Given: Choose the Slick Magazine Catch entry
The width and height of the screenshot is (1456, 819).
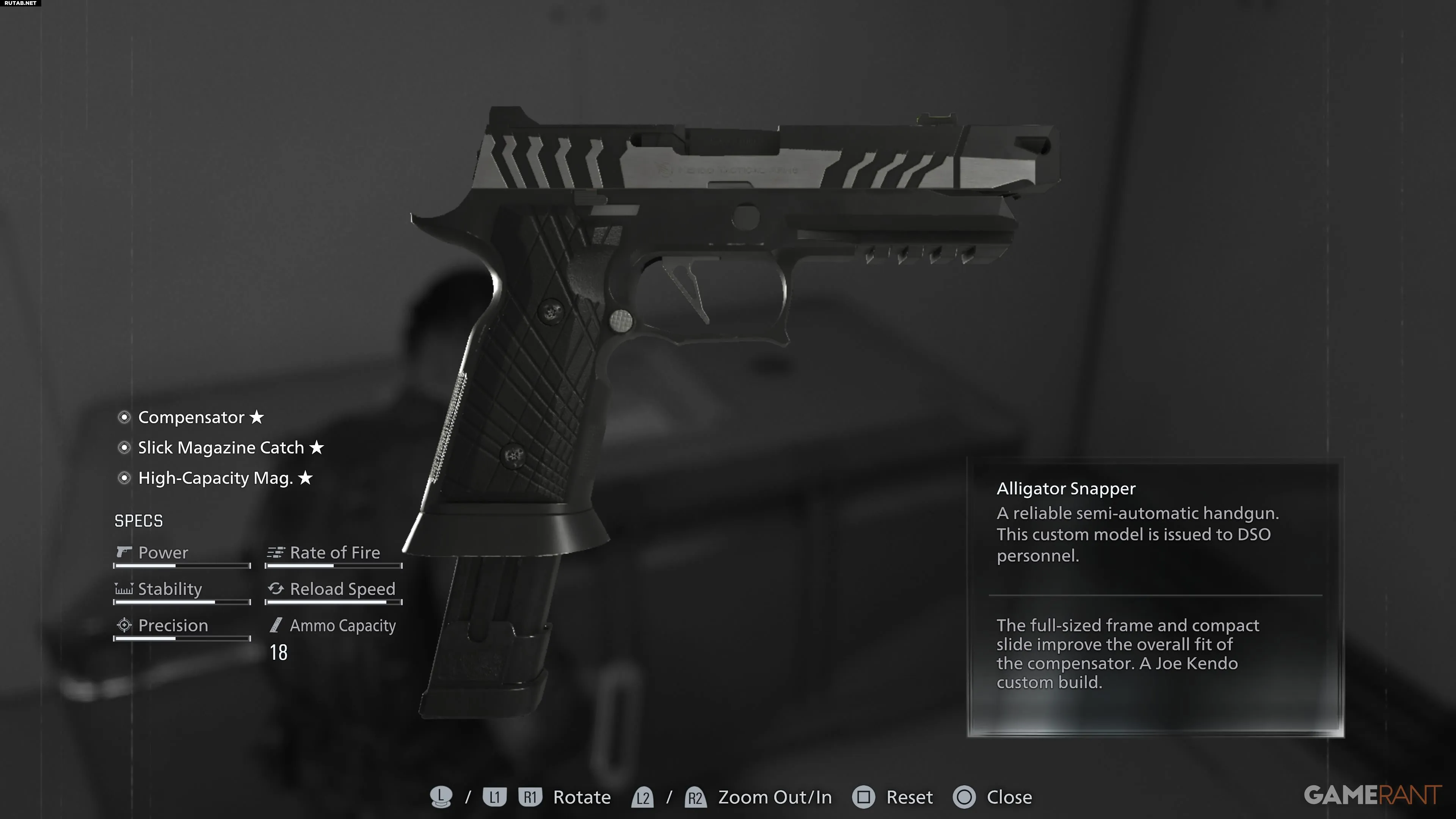Looking at the screenshot, I should tap(221, 448).
